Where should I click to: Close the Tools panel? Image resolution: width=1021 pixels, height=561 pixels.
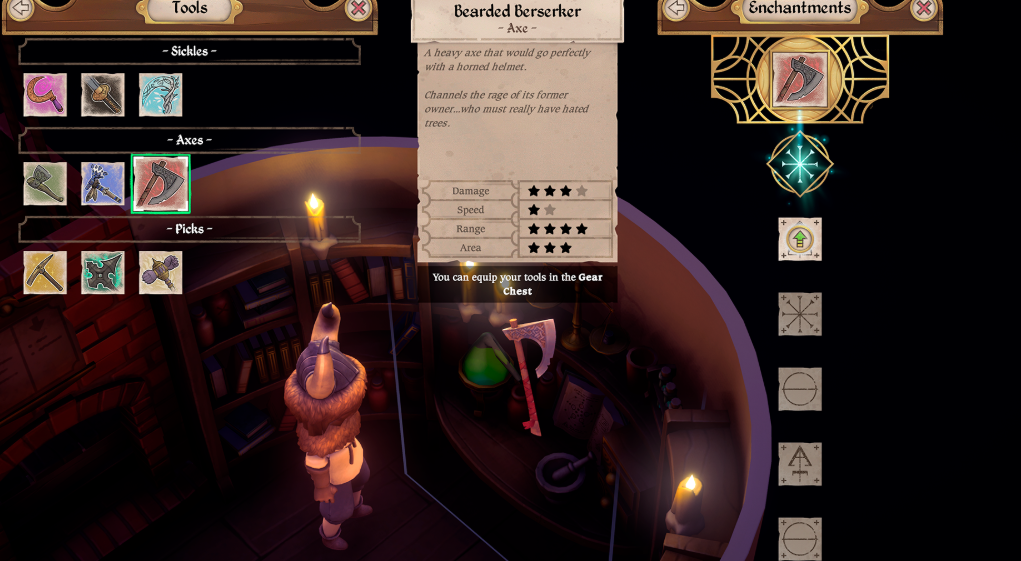point(358,8)
